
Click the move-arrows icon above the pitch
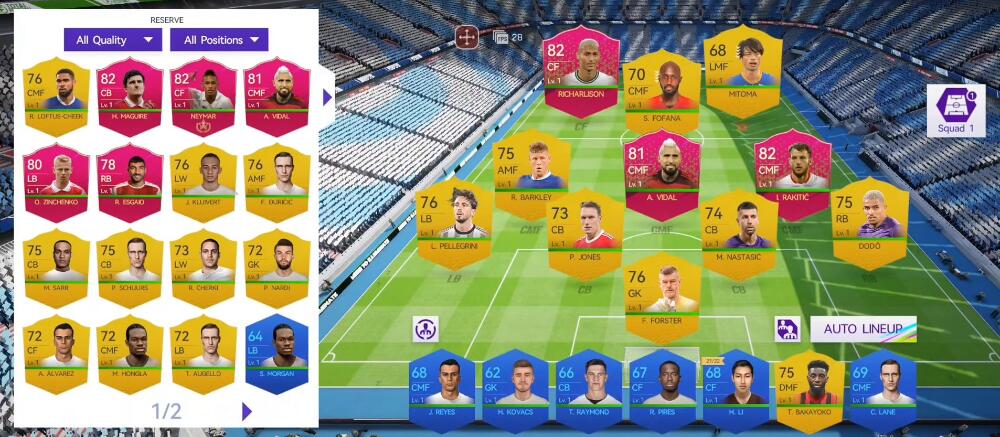tap(466, 38)
